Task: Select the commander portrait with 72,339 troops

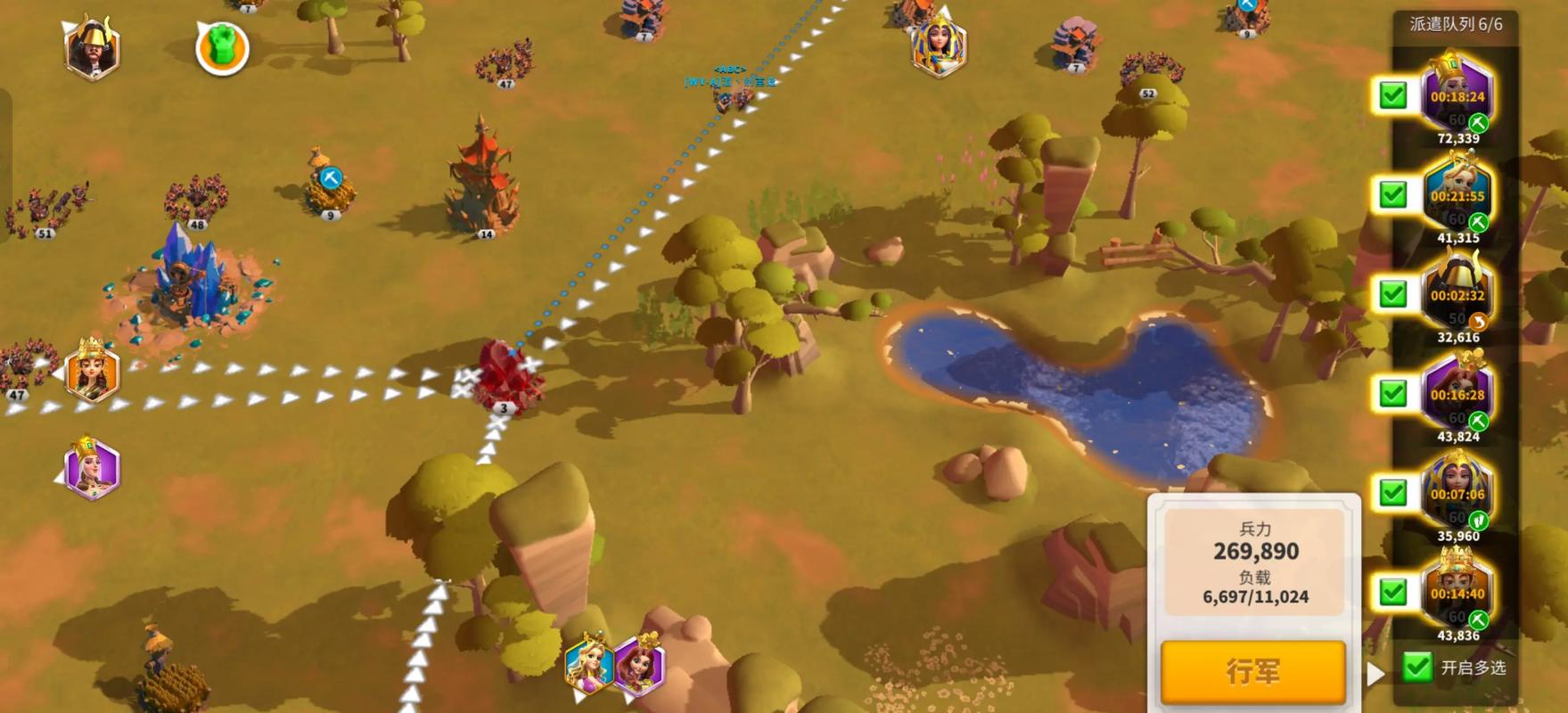Action: pos(1457,94)
